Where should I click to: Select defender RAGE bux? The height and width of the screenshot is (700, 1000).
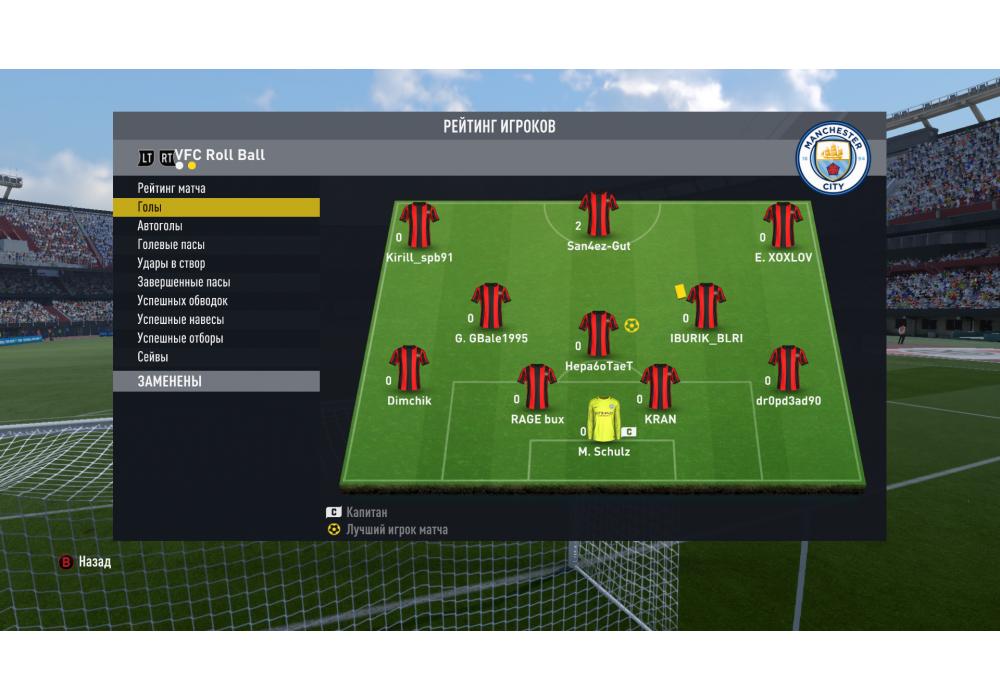point(537,387)
